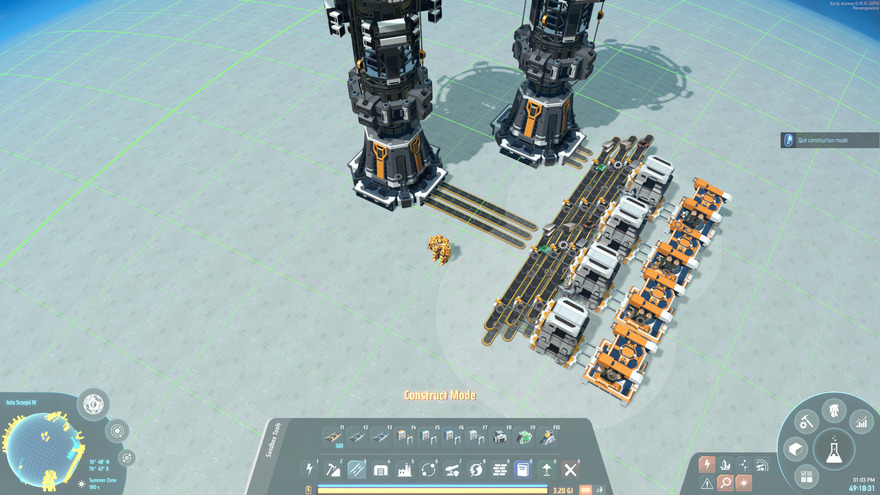
Task: Activate the dismantle X tool
Action: pyautogui.click(x=571, y=469)
